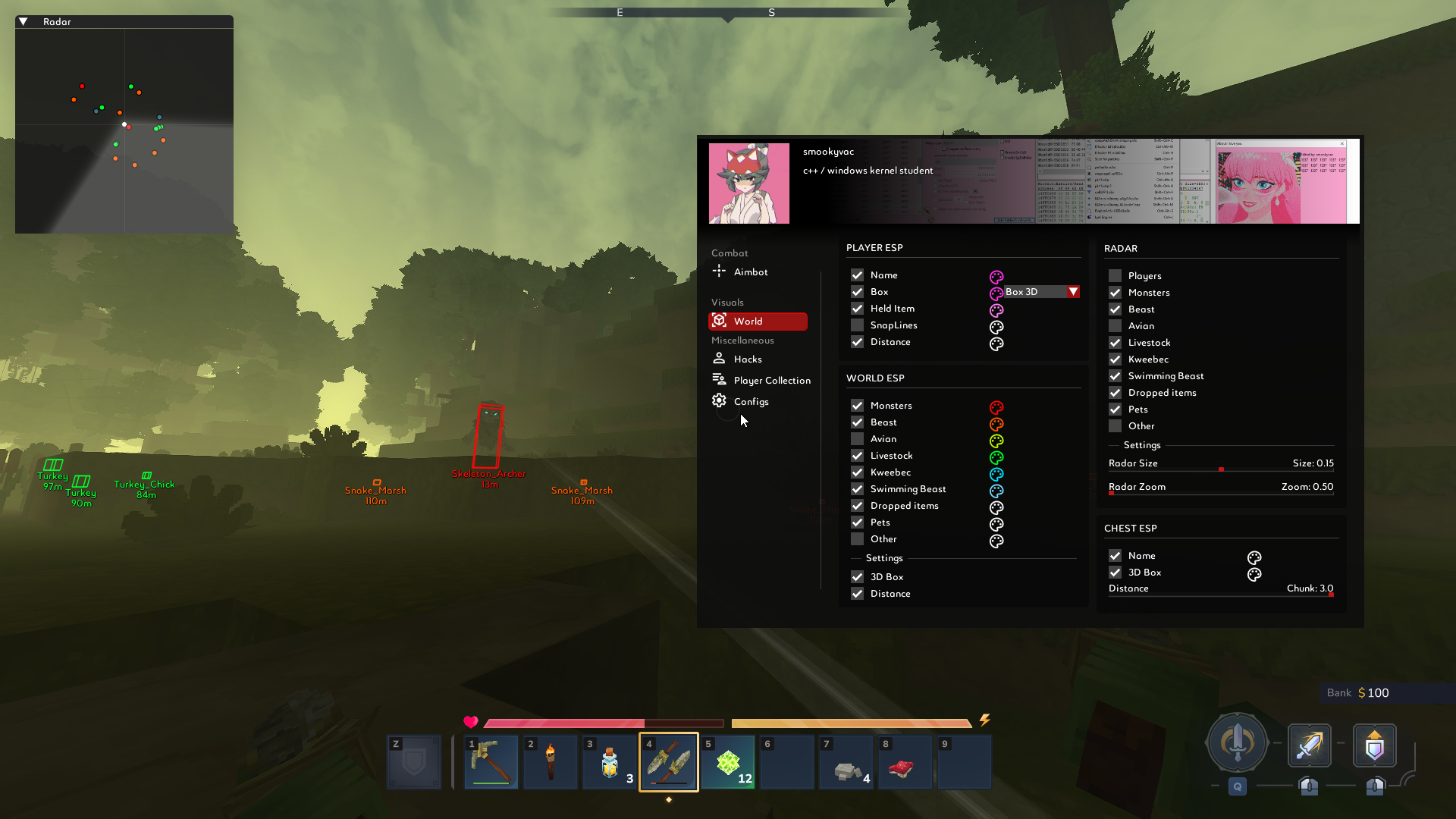Open the Configs section
This screenshot has height=819, width=1456.
click(751, 402)
